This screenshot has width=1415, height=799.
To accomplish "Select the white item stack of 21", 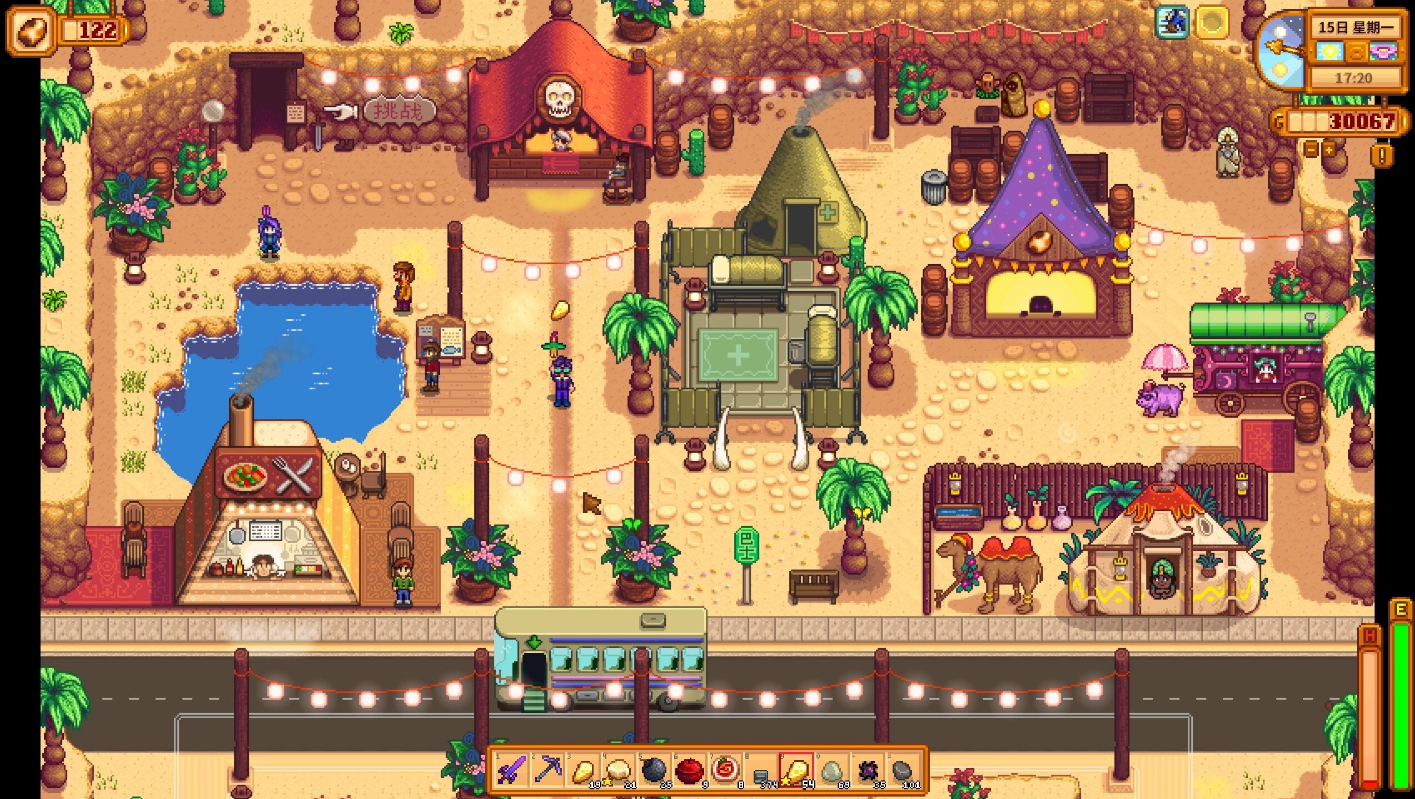I will (619, 770).
